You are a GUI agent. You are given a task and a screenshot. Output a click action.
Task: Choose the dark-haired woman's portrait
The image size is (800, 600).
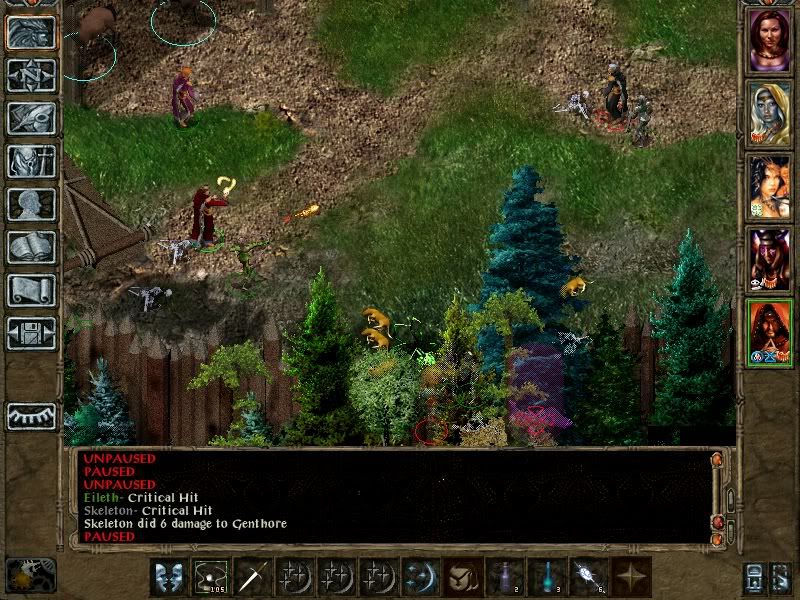pyautogui.click(x=770, y=186)
